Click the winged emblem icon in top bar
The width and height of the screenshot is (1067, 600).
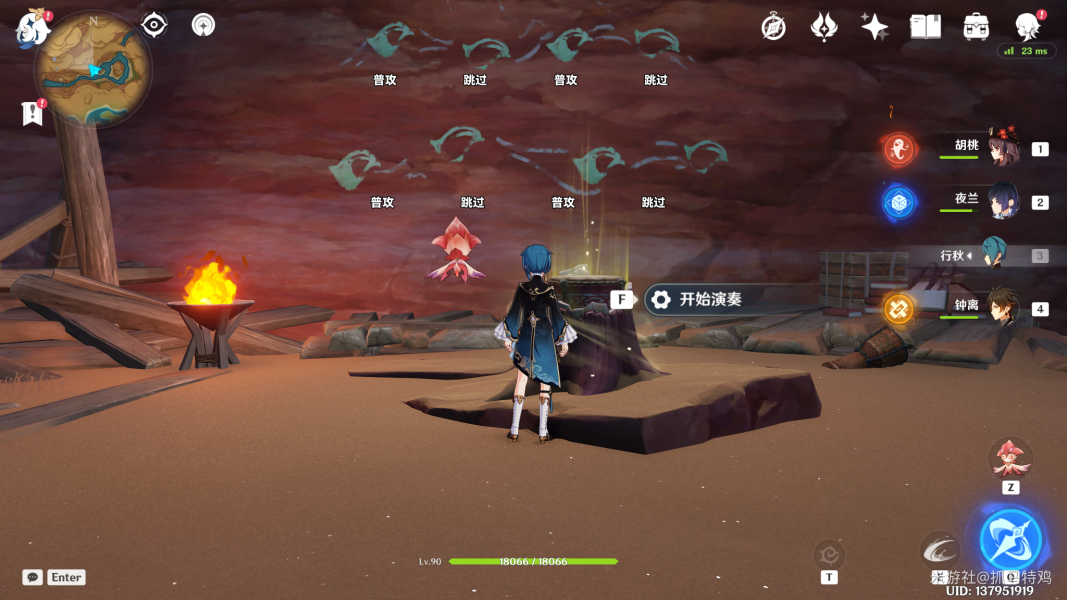click(824, 27)
